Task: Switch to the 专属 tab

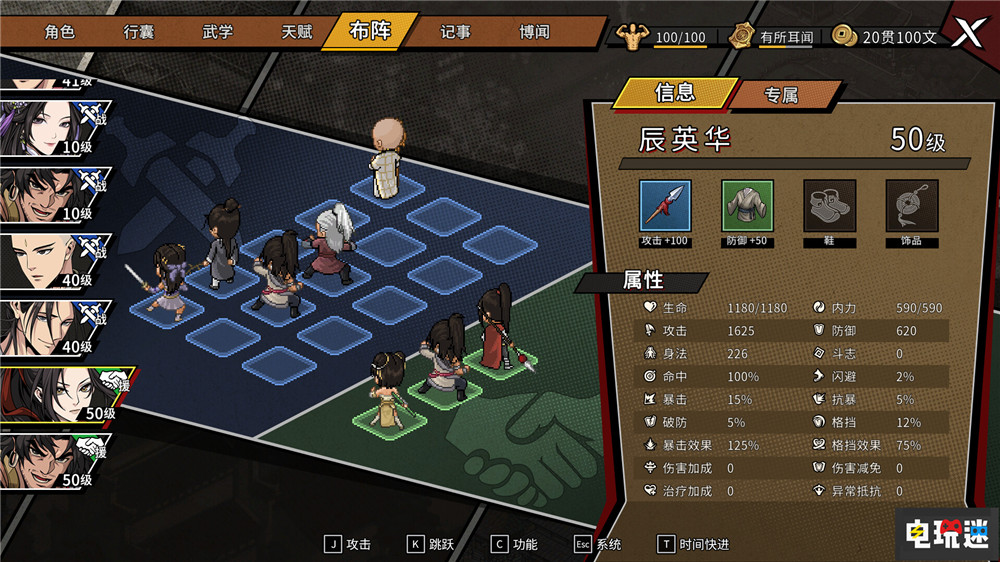Action: click(781, 95)
